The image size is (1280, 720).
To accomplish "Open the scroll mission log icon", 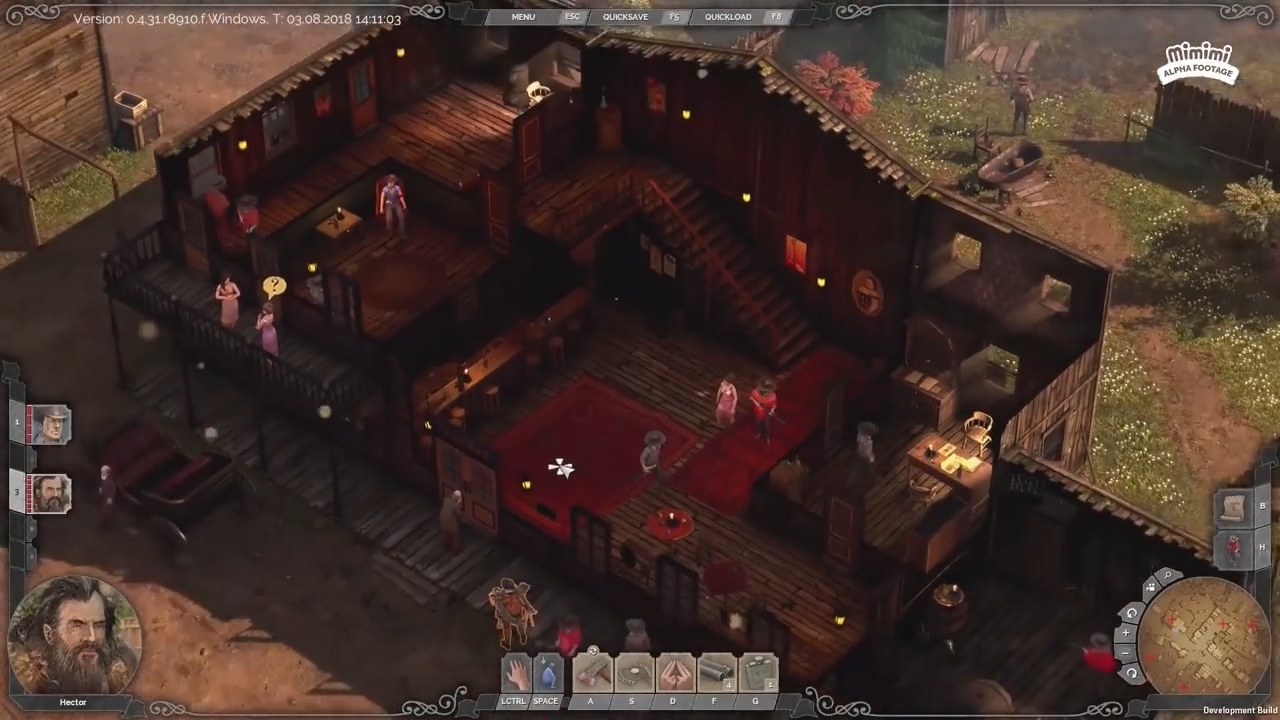I will coord(1232,506).
